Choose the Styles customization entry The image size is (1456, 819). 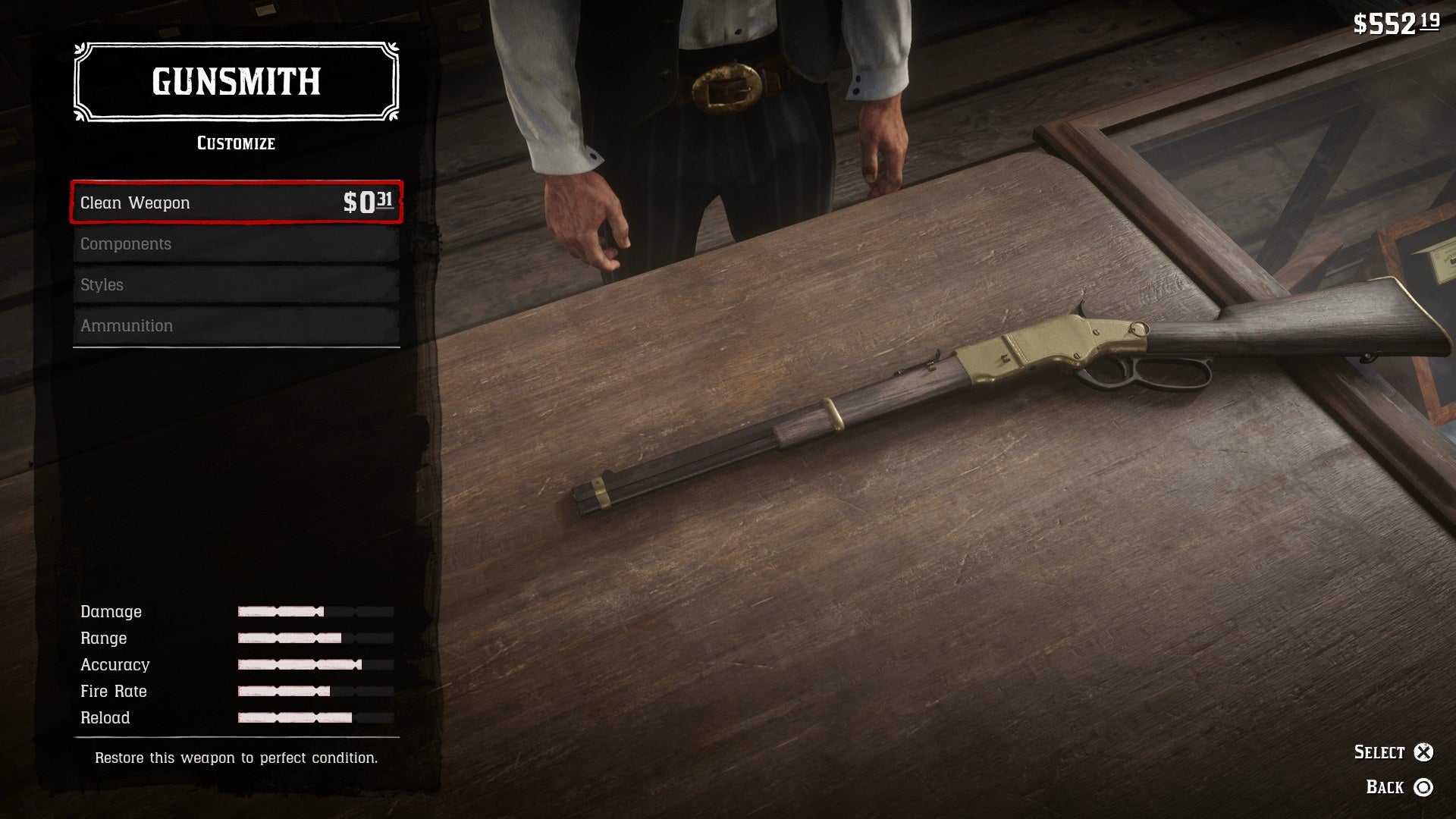(x=236, y=285)
